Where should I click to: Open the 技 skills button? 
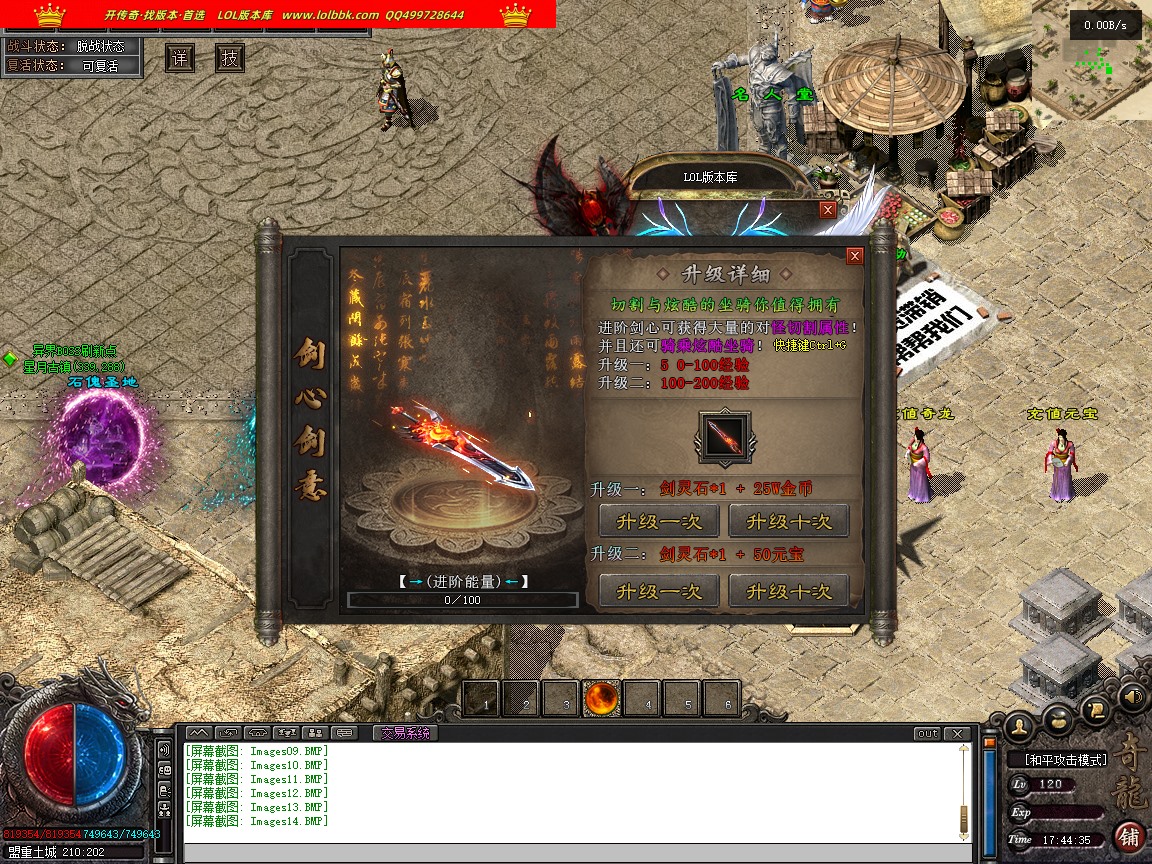point(230,59)
